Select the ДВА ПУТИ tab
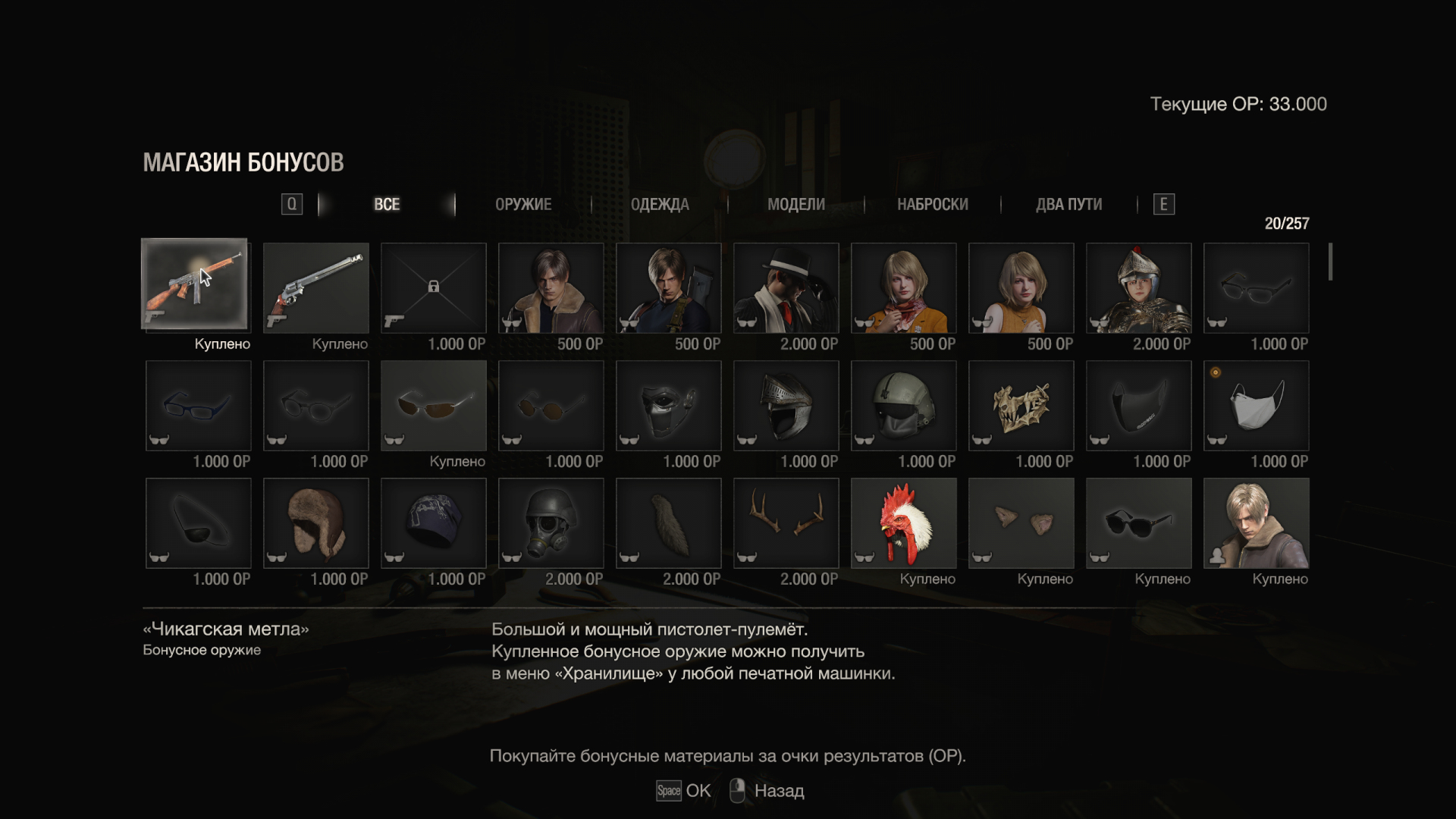This screenshot has width=1456, height=819. 1068,205
